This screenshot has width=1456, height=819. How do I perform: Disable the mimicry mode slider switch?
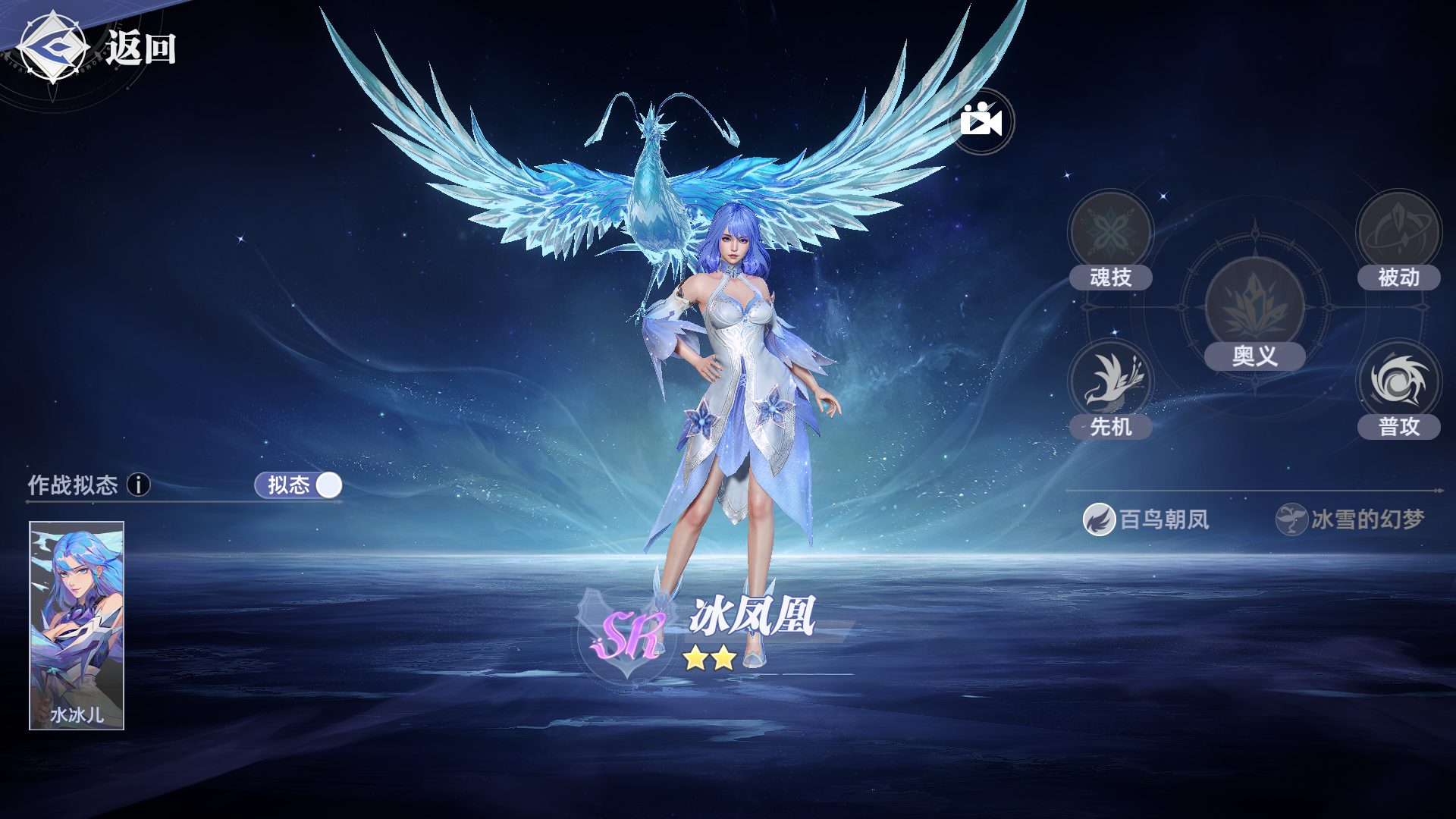coord(329,485)
